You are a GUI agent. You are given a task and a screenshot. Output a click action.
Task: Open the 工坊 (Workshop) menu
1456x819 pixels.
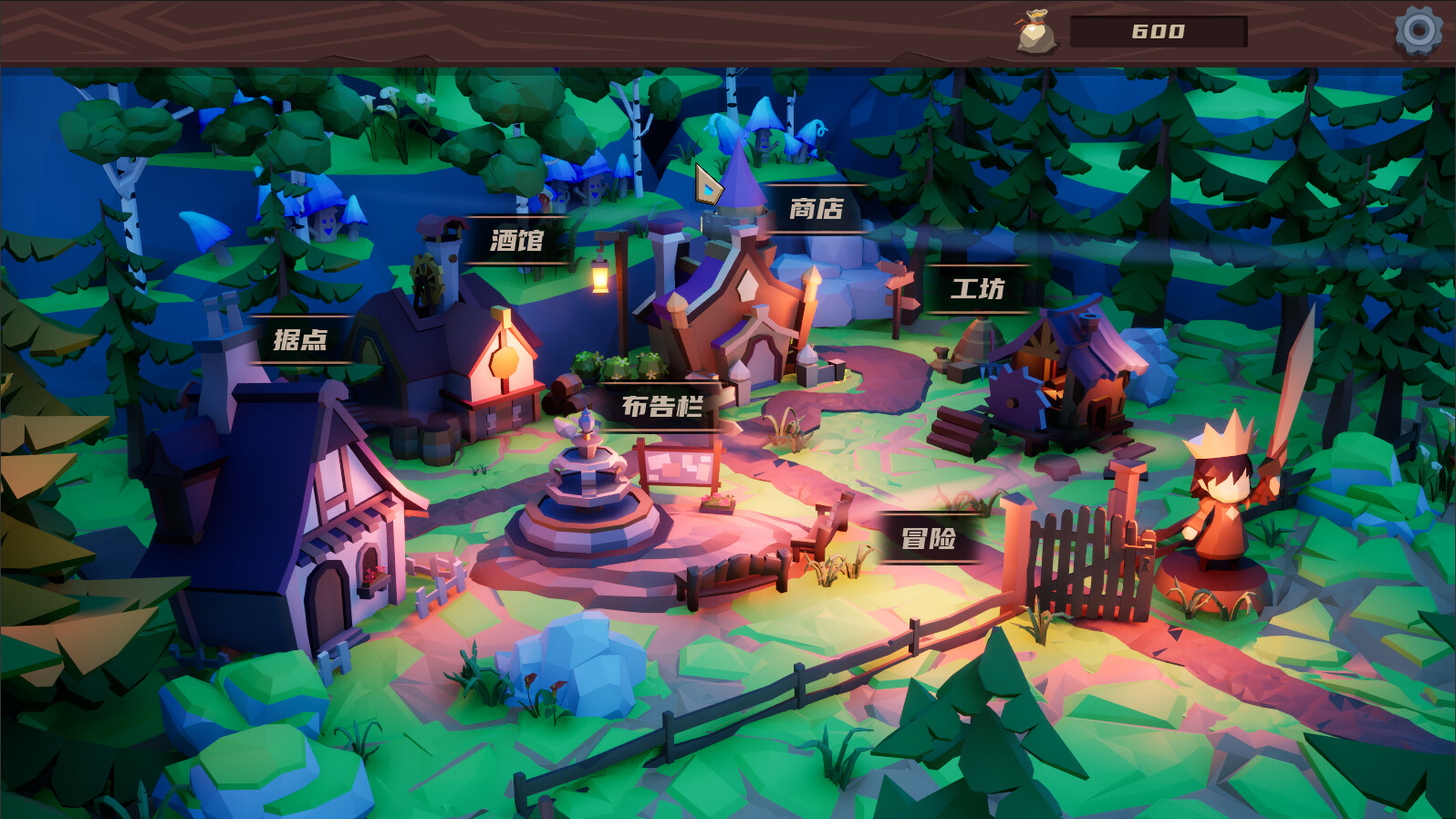(979, 288)
